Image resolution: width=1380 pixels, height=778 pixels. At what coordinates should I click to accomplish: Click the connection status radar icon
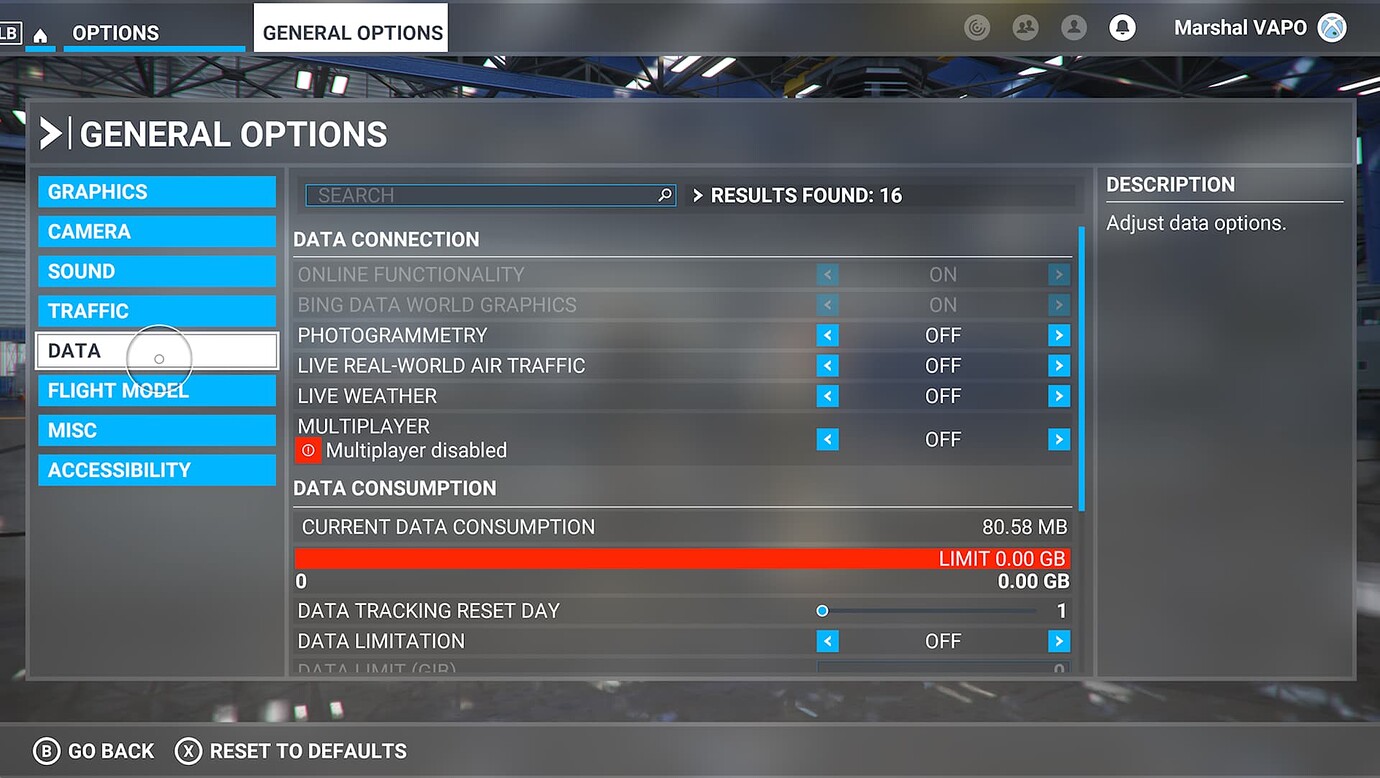point(977,27)
